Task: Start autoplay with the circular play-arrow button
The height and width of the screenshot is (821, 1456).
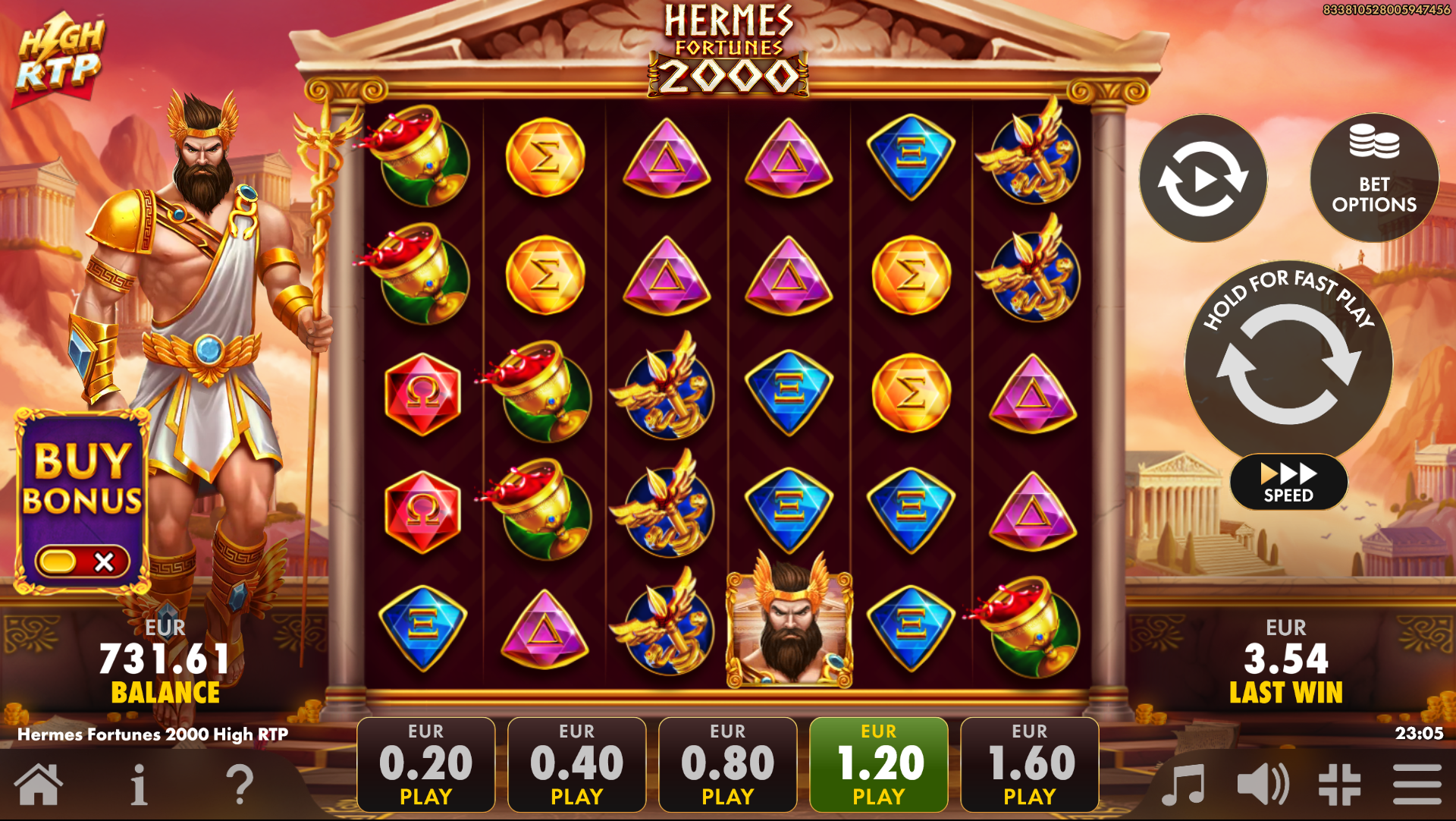Action: 1203,179
